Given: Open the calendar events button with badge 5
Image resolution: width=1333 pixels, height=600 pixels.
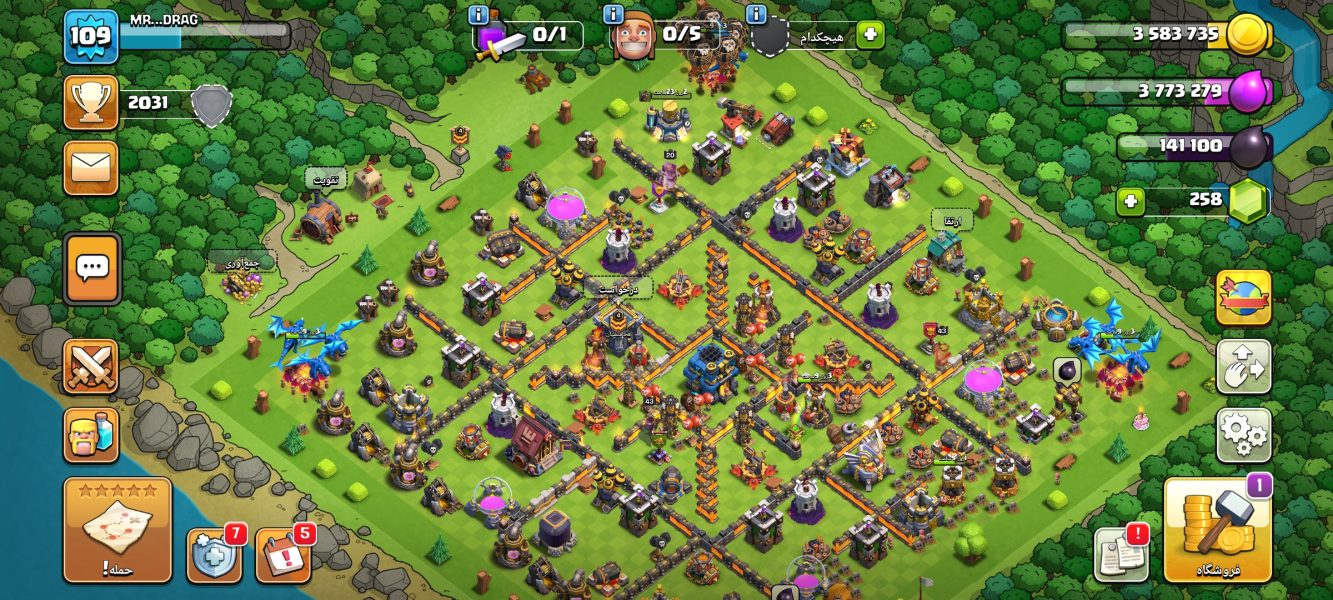Looking at the screenshot, I should click(283, 555).
